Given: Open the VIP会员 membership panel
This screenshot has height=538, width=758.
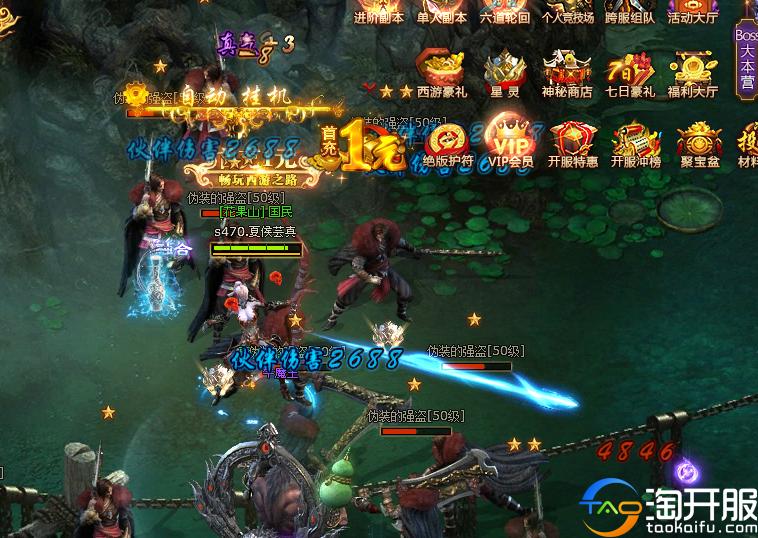Looking at the screenshot, I should (x=510, y=143).
